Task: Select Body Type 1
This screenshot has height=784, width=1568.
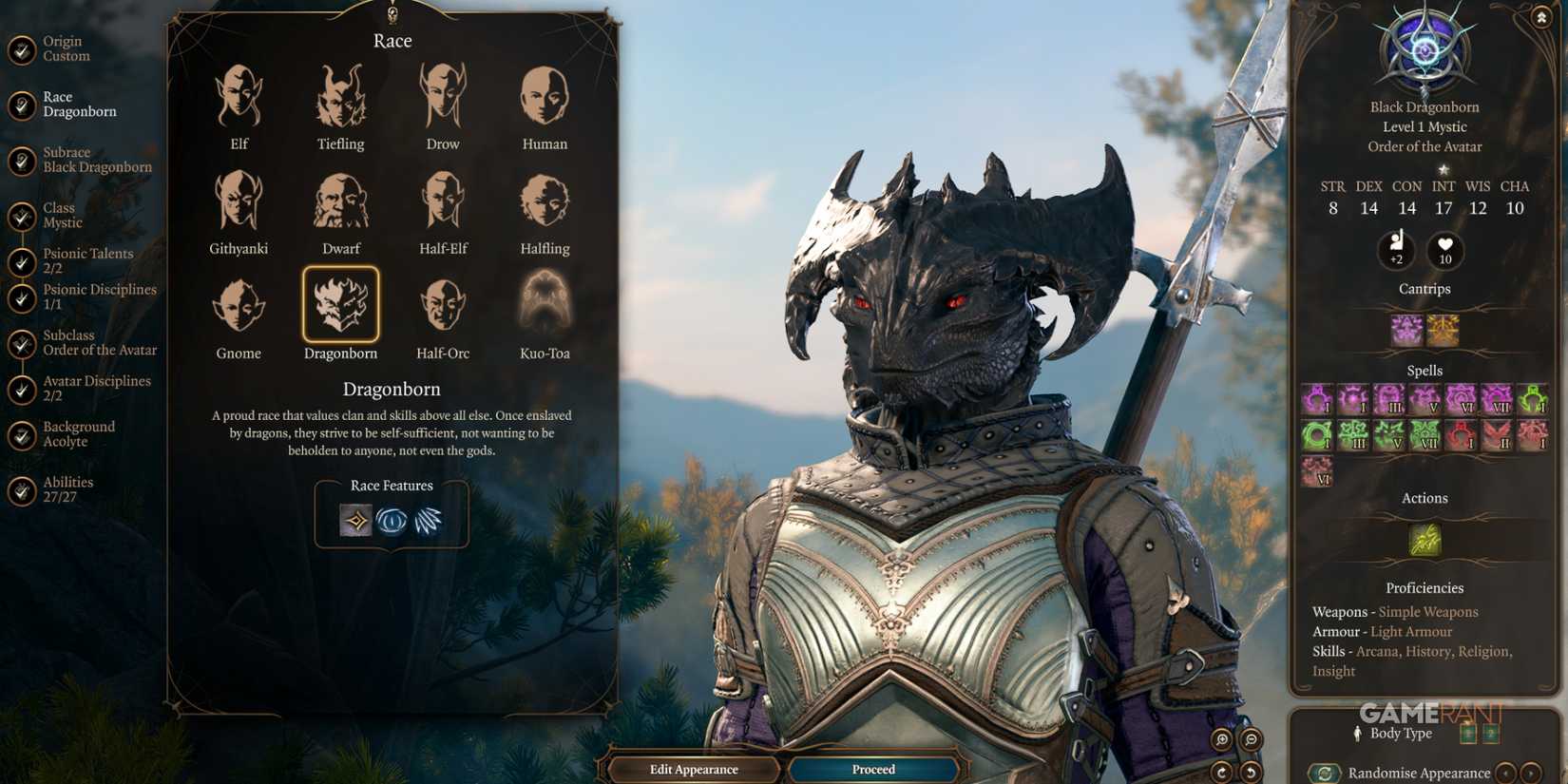Action: coord(1468,734)
